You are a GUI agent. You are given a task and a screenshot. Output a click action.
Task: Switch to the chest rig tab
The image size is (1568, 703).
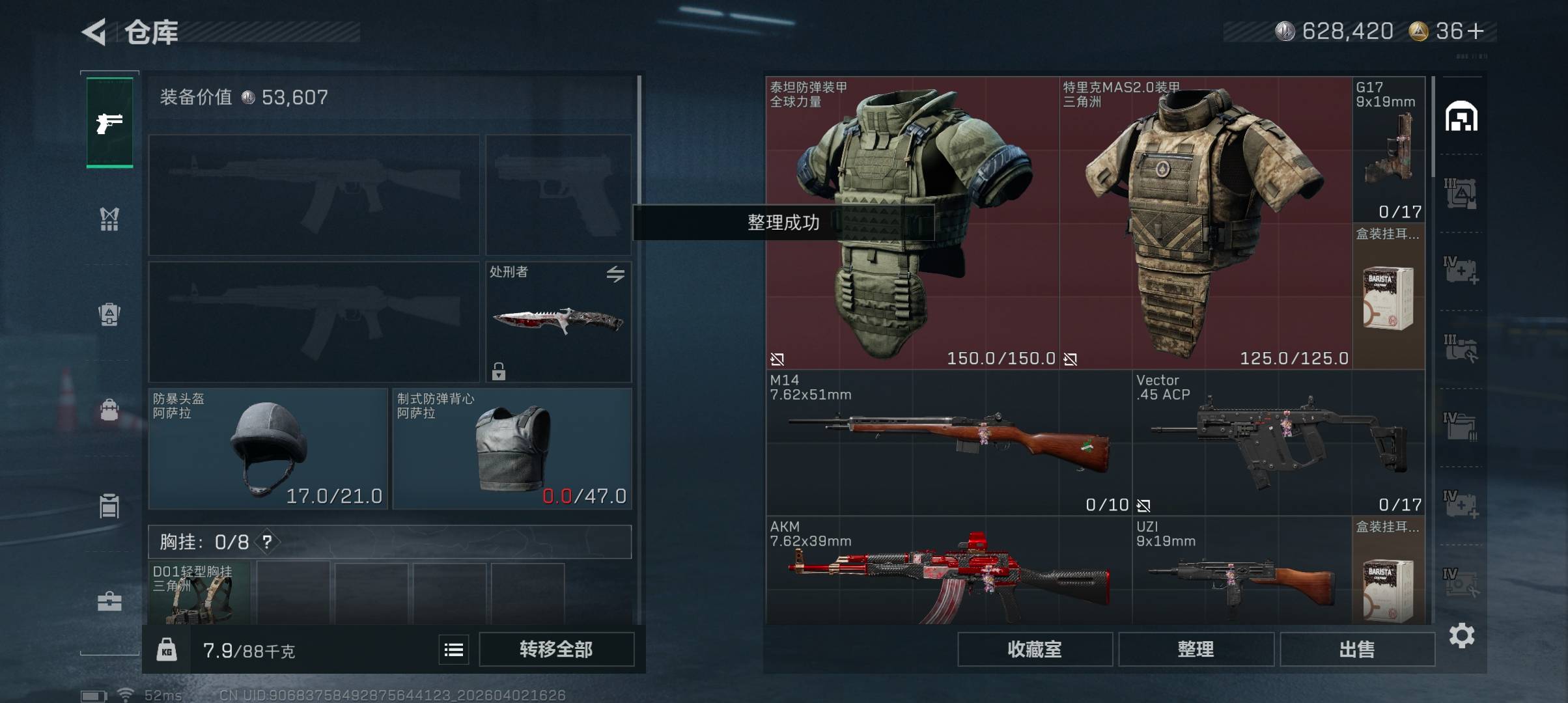[x=109, y=219]
